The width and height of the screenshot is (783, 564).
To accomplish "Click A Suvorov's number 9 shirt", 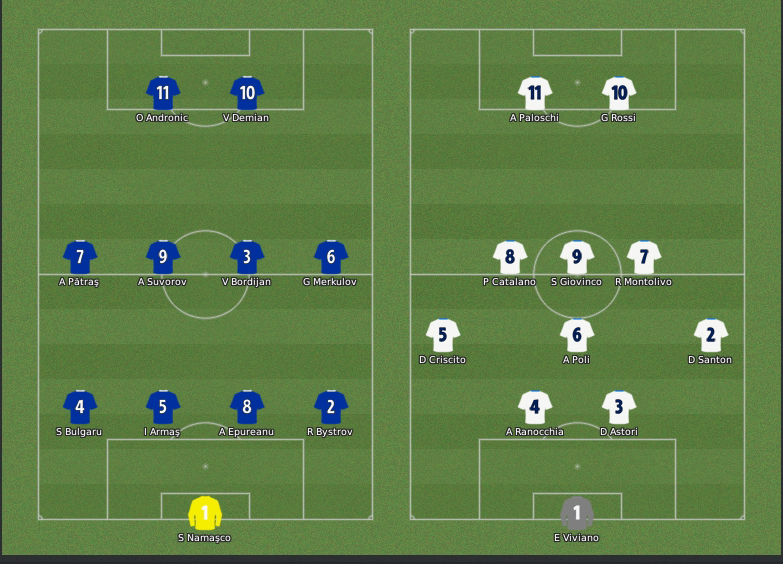I will [163, 257].
